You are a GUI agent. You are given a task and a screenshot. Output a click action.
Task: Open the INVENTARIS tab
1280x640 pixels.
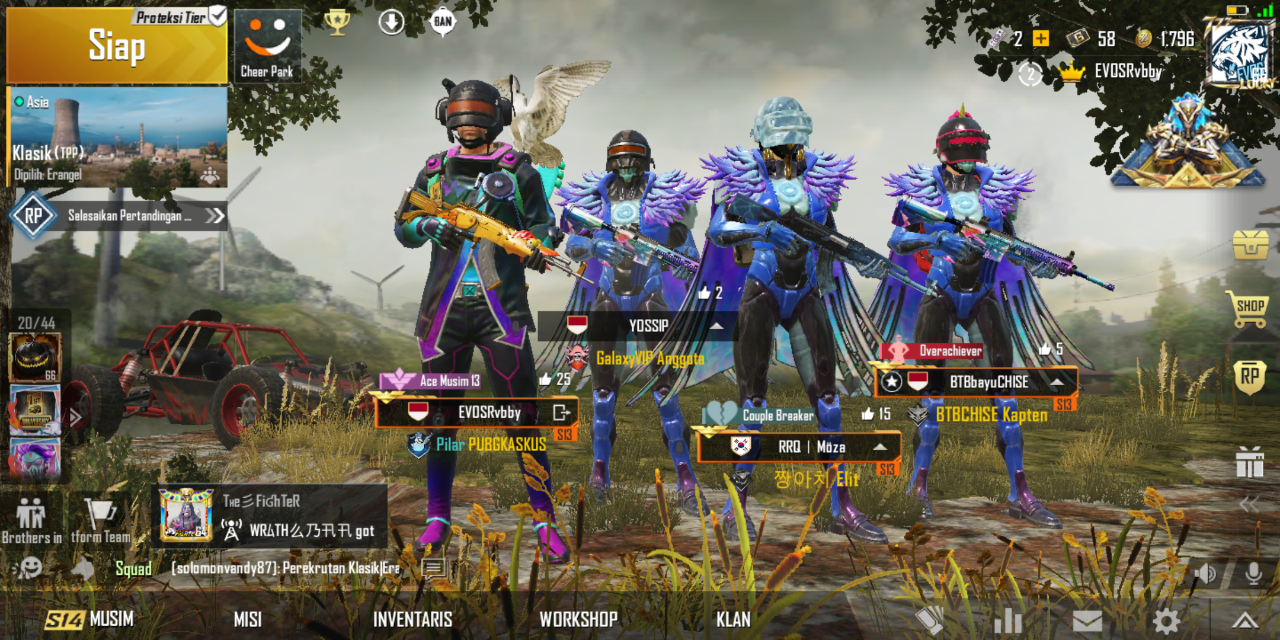click(x=412, y=619)
